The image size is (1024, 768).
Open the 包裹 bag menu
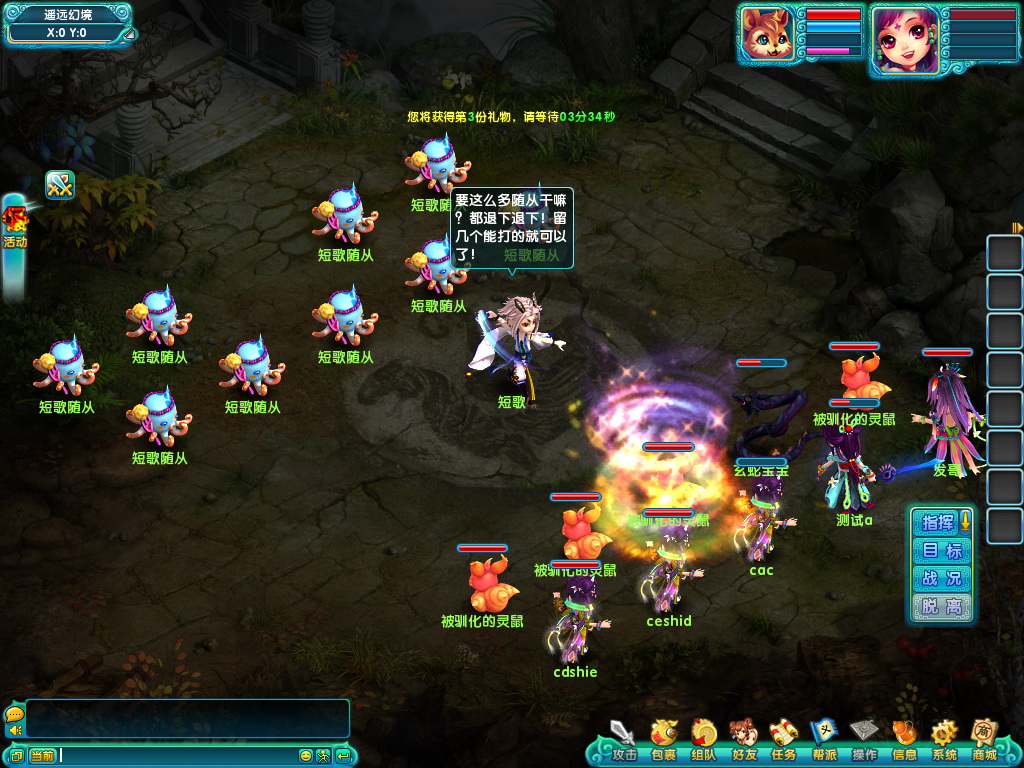(664, 740)
